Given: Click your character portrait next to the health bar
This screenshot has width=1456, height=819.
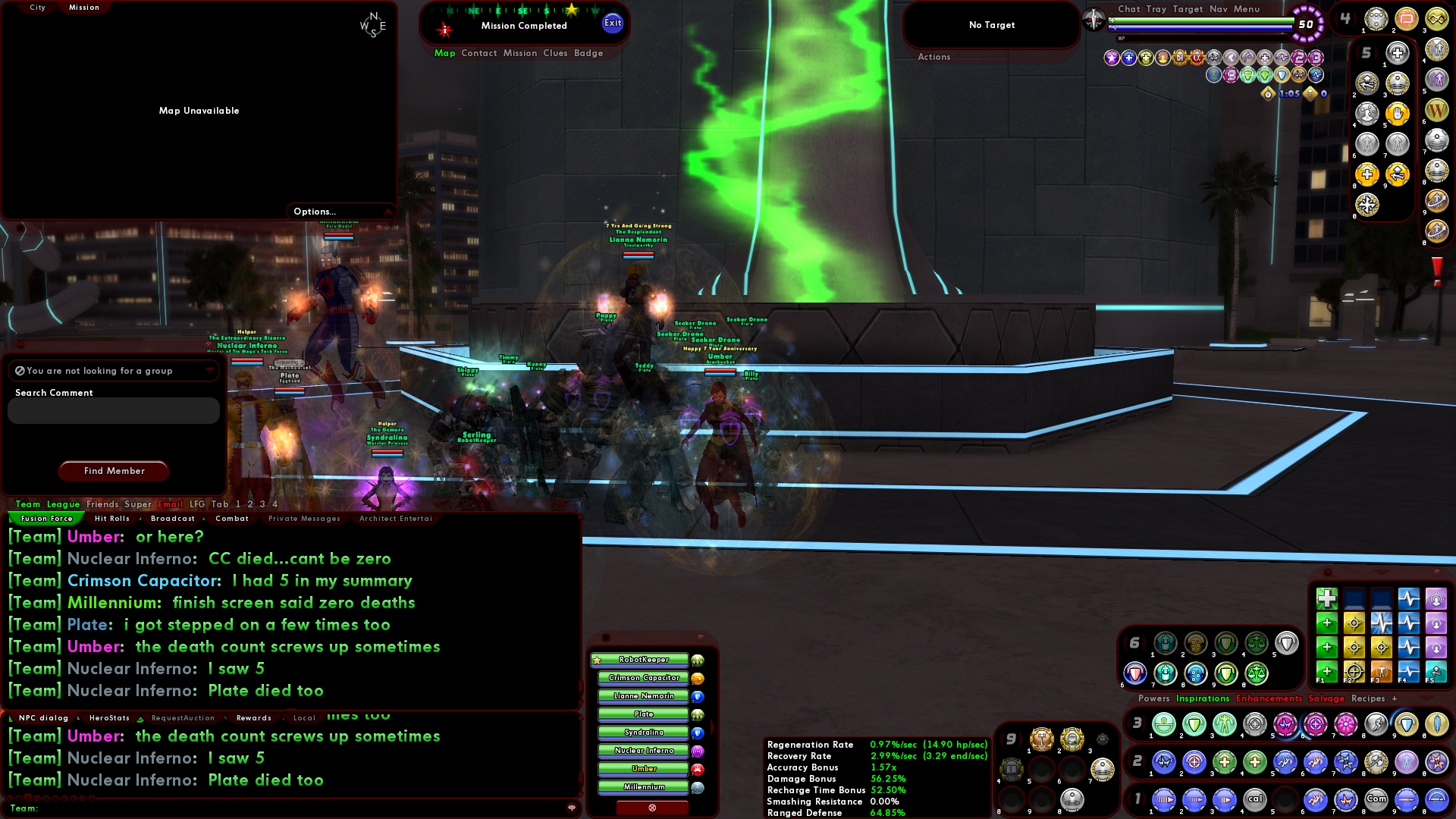Looking at the screenshot, I should 1093,19.
